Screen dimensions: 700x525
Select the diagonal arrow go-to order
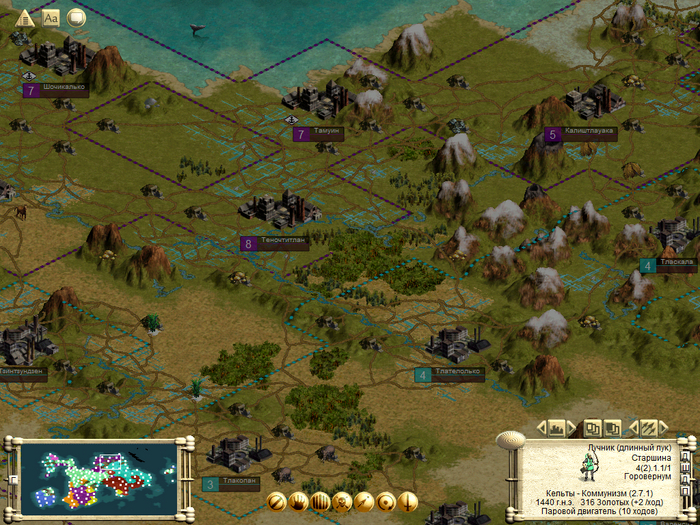coord(364,501)
